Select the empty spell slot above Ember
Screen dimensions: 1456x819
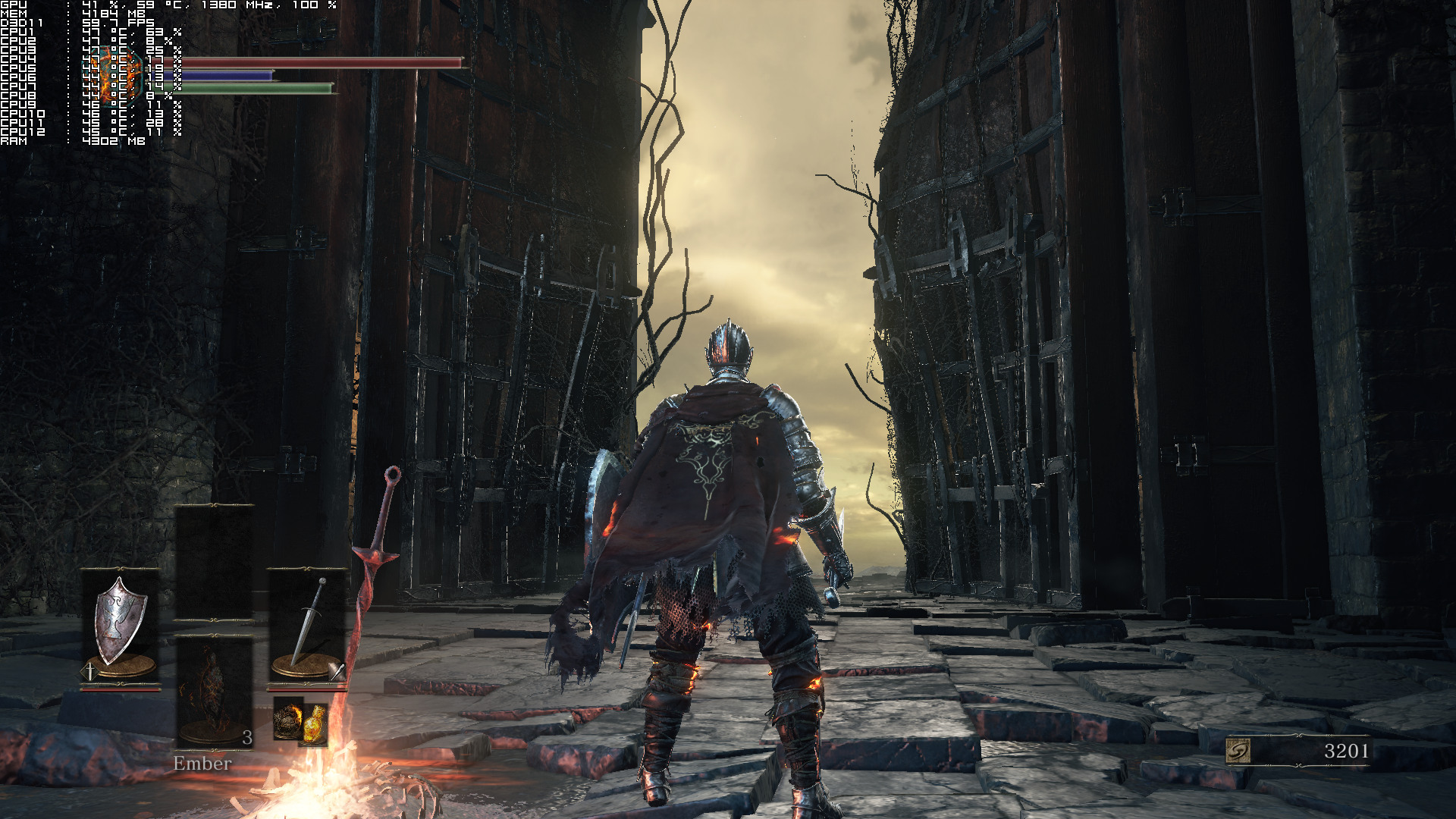[x=214, y=563]
